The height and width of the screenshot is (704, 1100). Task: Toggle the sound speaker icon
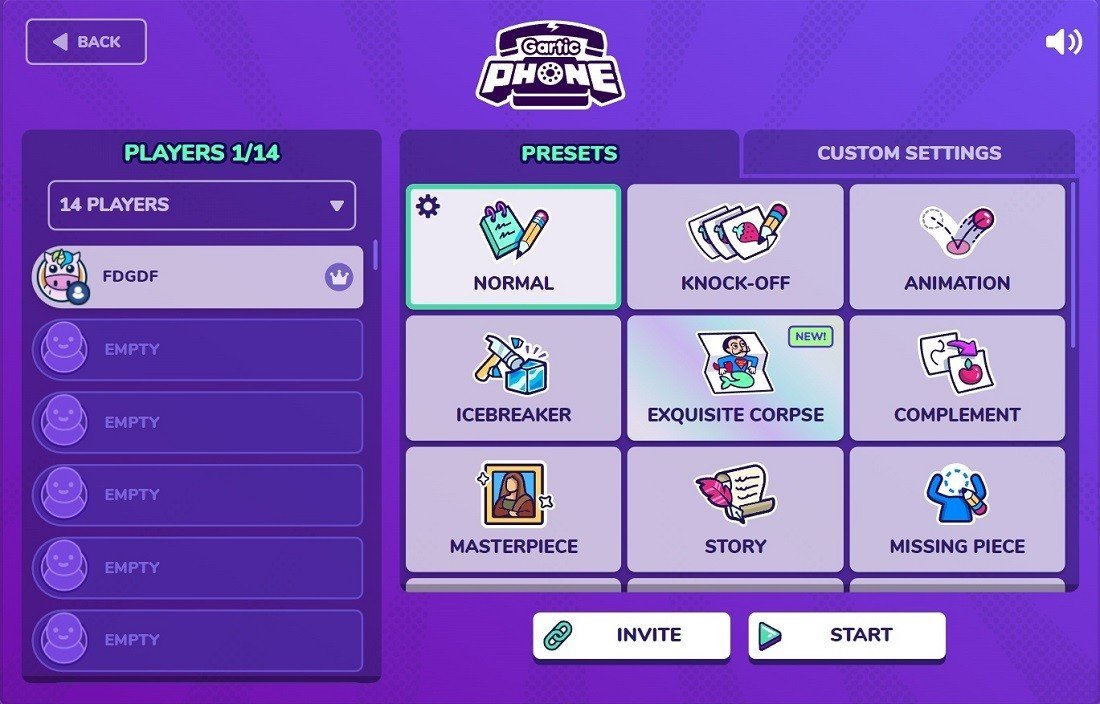coord(1063,42)
